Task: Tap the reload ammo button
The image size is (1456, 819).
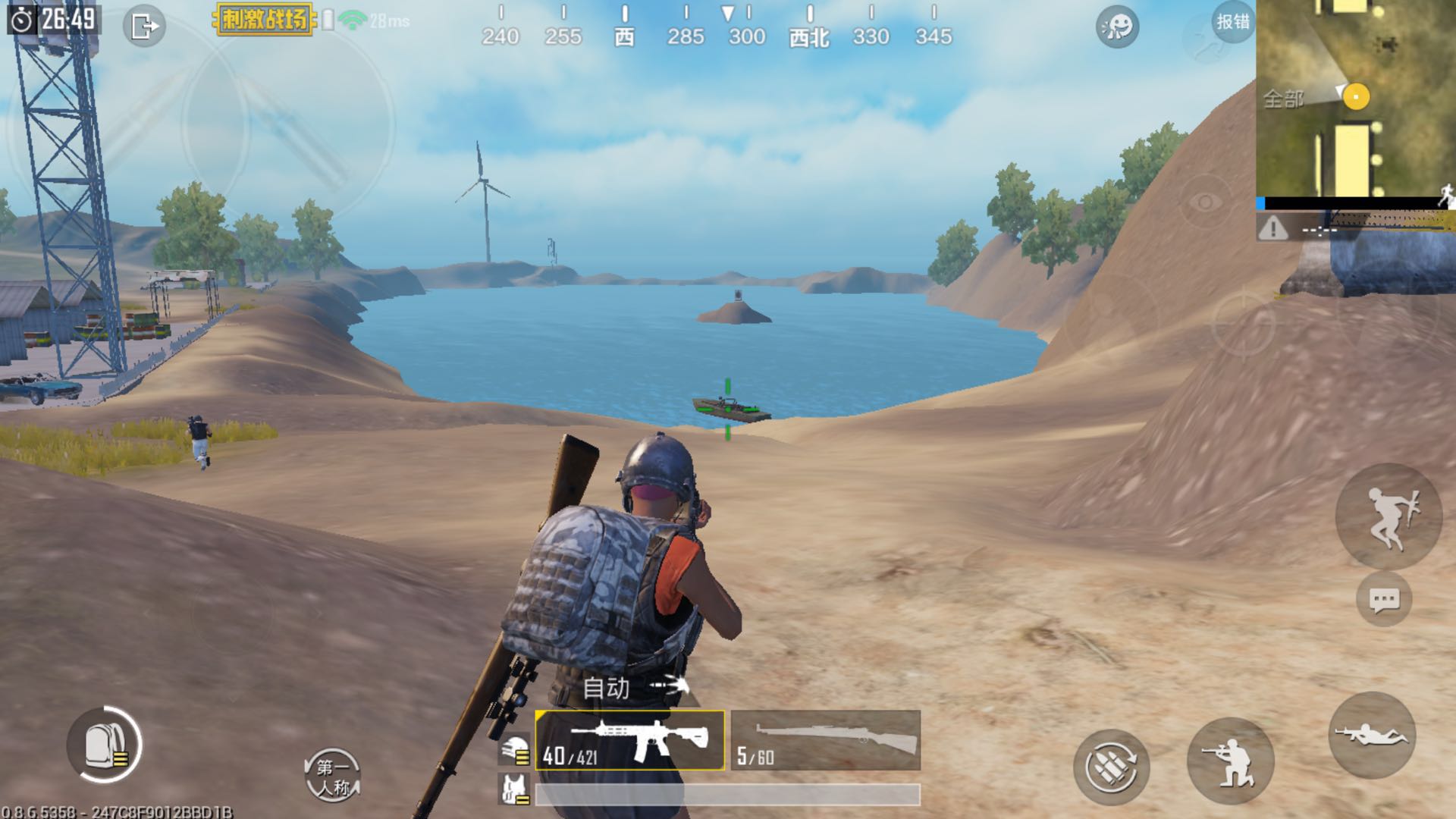Action: pyautogui.click(x=1111, y=767)
